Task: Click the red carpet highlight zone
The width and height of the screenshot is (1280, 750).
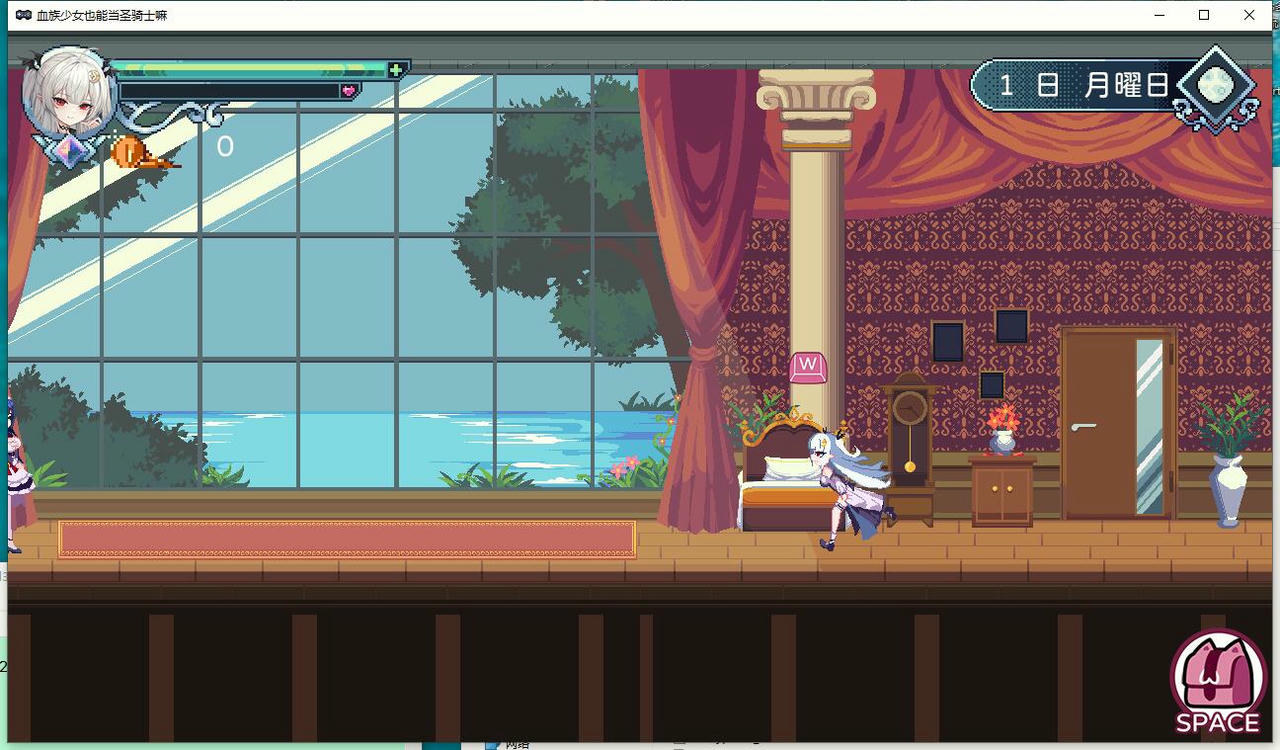Action: pos(347,537)
